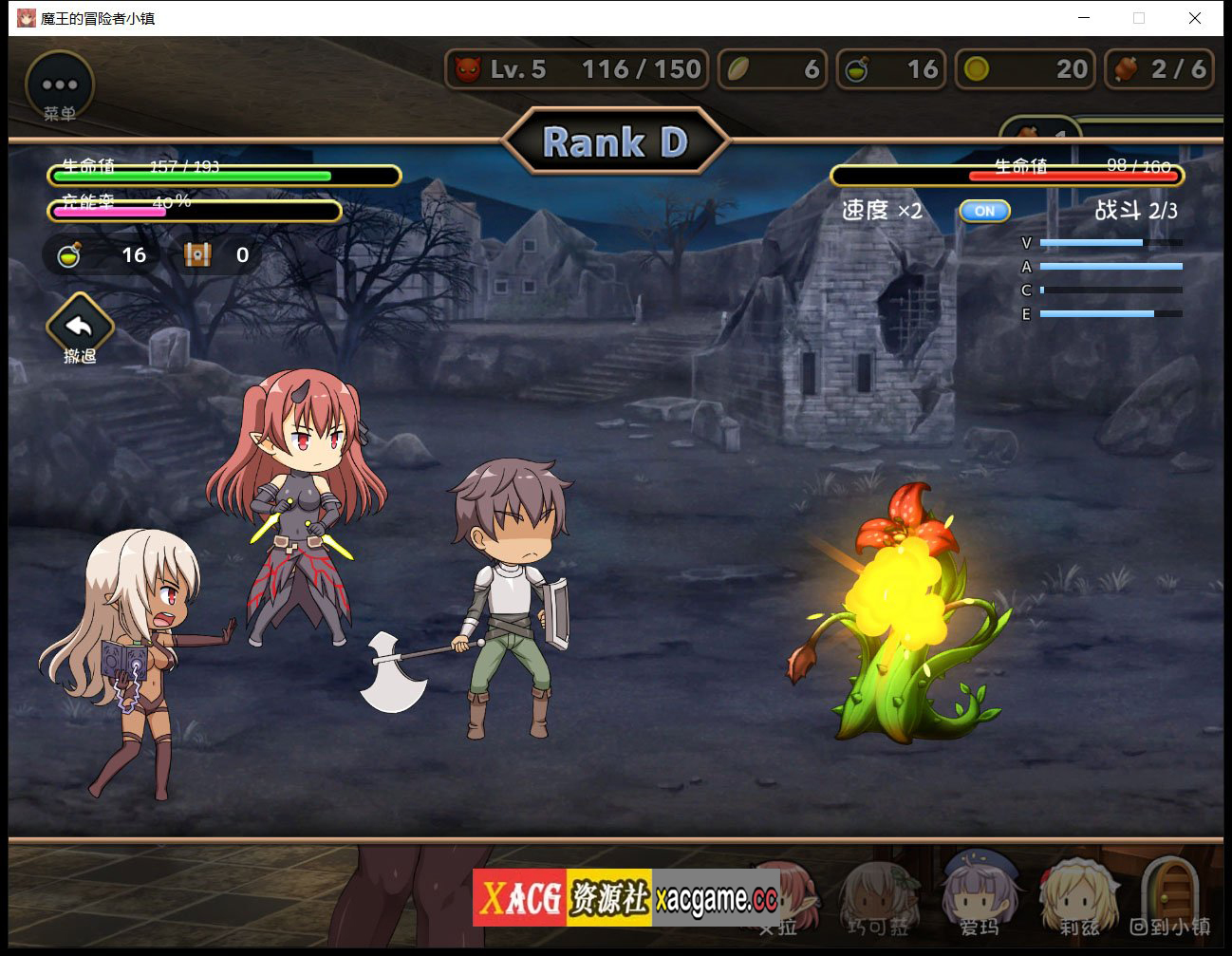The image size is (1232, 956).
Task: Minimize the game window
Action: pyautogui.click(x=1084, y=18)
